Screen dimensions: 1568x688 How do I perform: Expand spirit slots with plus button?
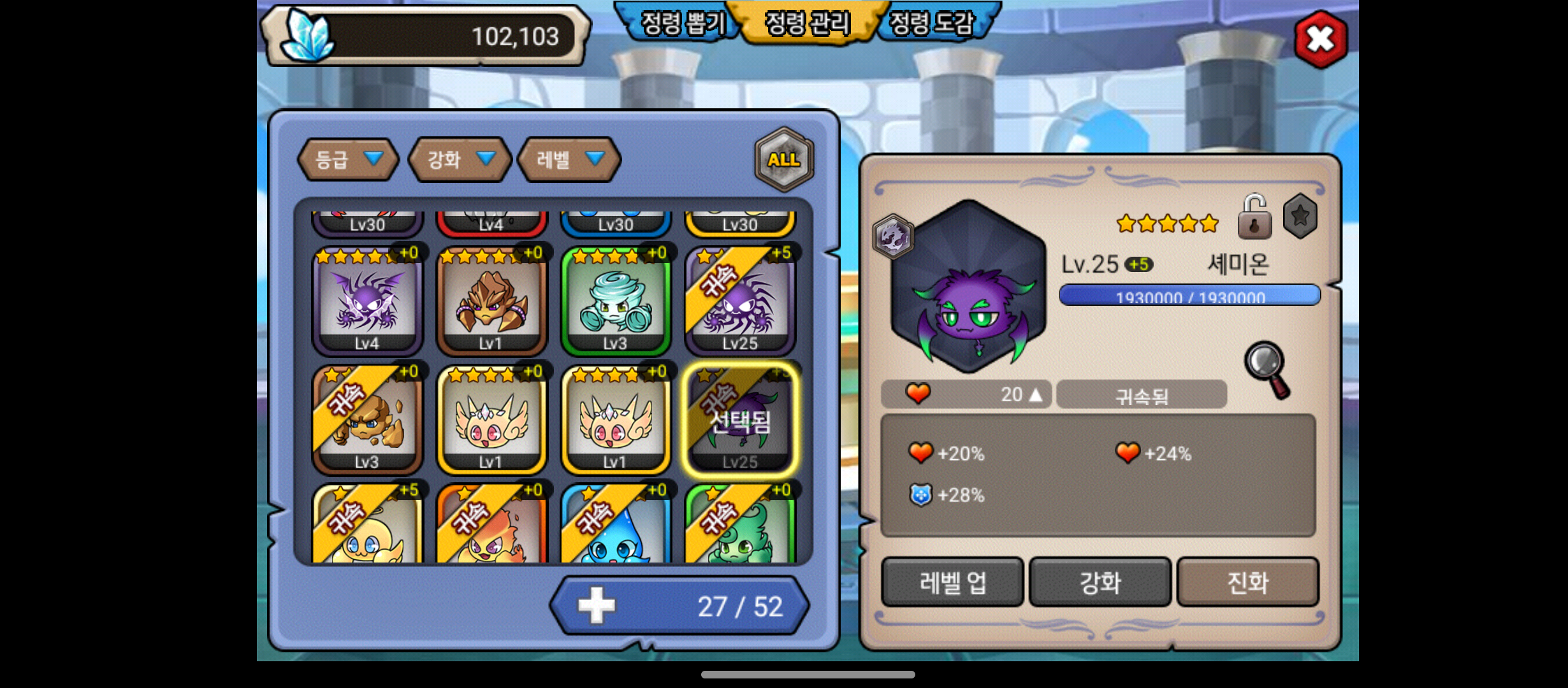point(596,606)
